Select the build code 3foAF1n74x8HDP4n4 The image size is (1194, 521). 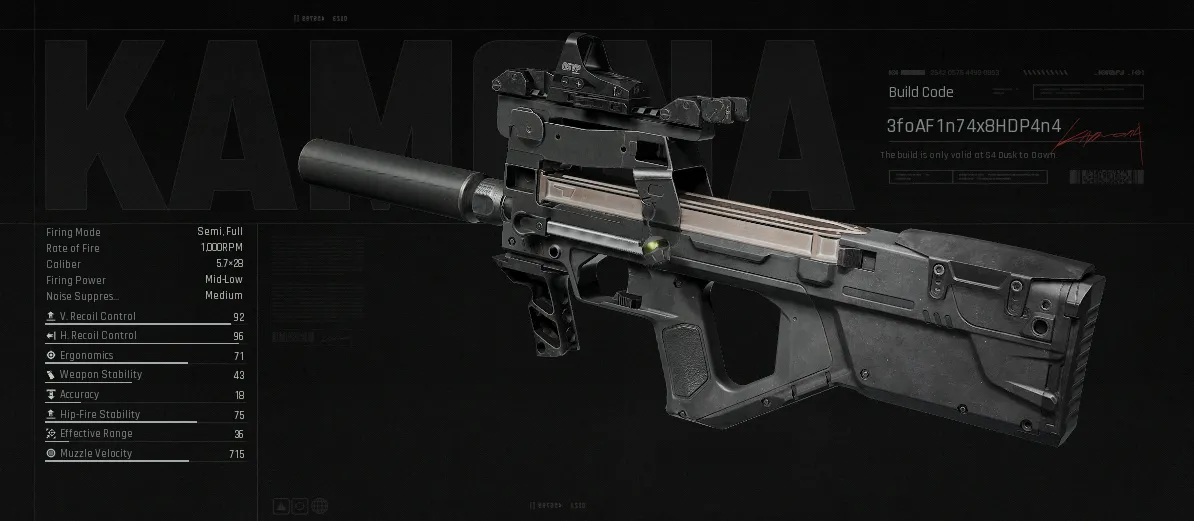pos(960,126)
